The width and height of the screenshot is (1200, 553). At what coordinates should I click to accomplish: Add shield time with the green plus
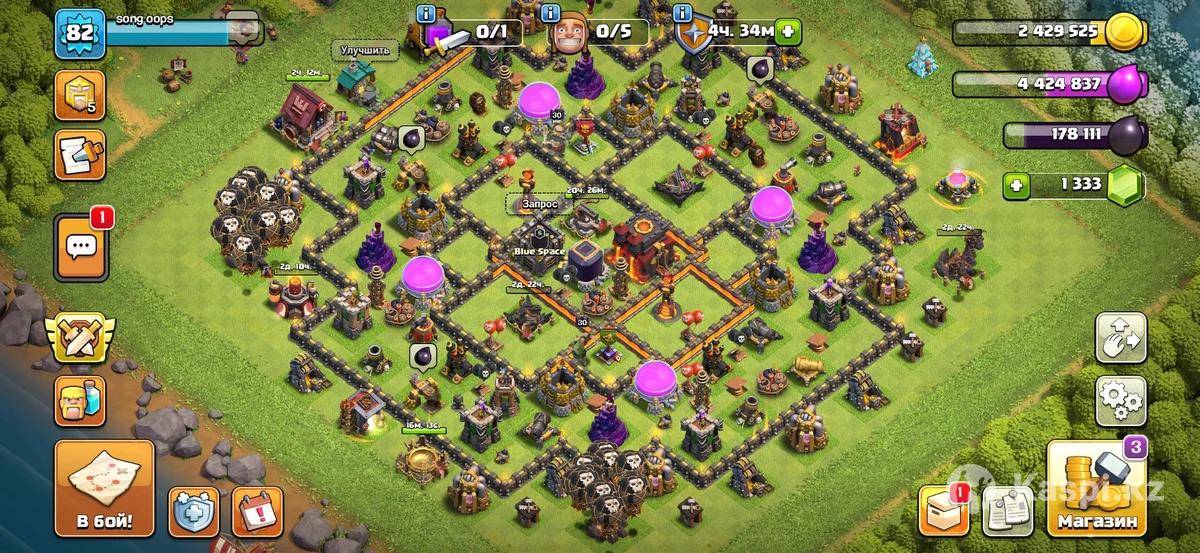tap(789, 31)
